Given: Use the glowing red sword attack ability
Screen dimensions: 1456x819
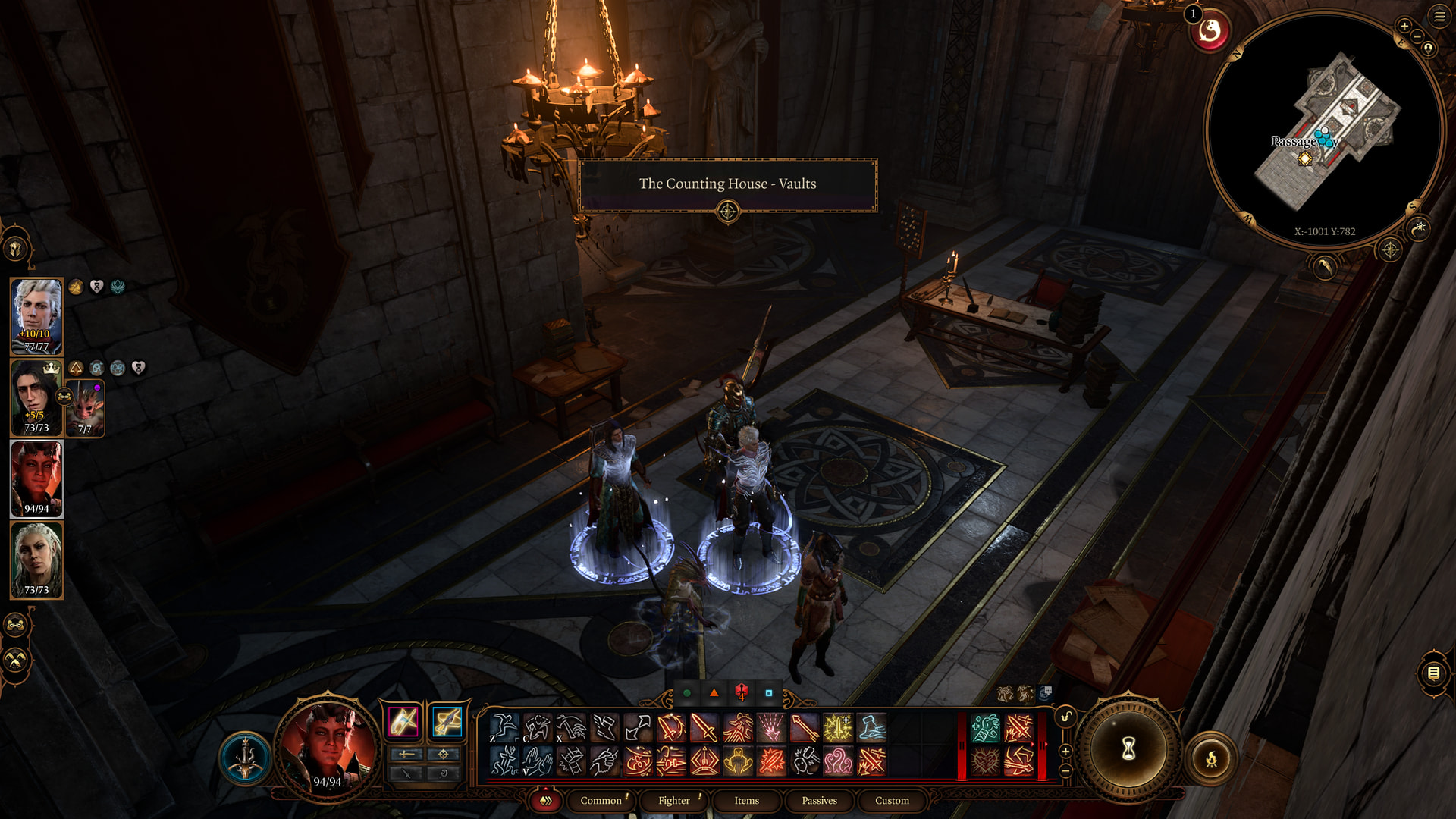Looking at the screenshot, I should [x=704, y=728].
